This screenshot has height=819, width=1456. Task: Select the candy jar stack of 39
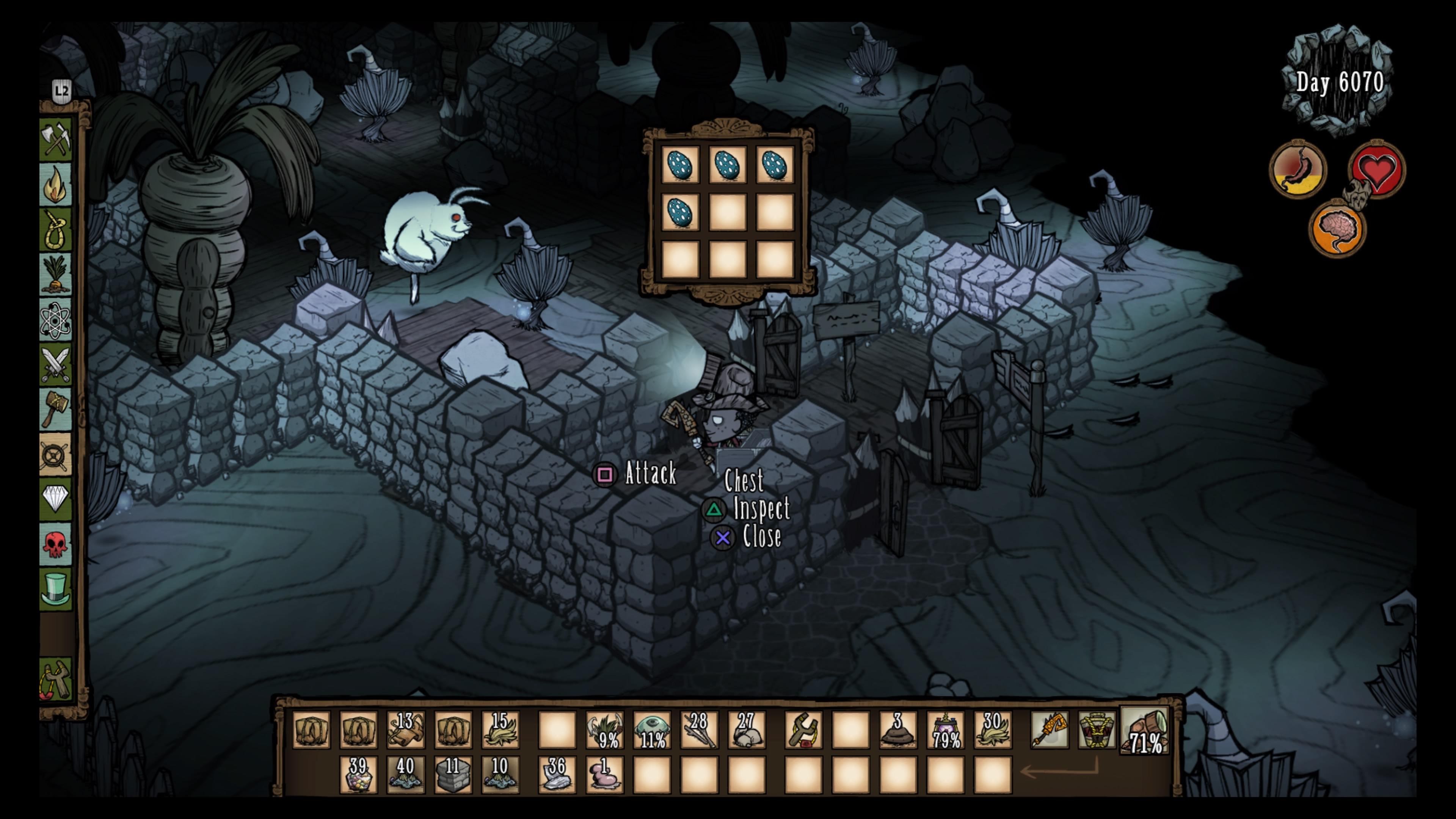tap(358, 774)
